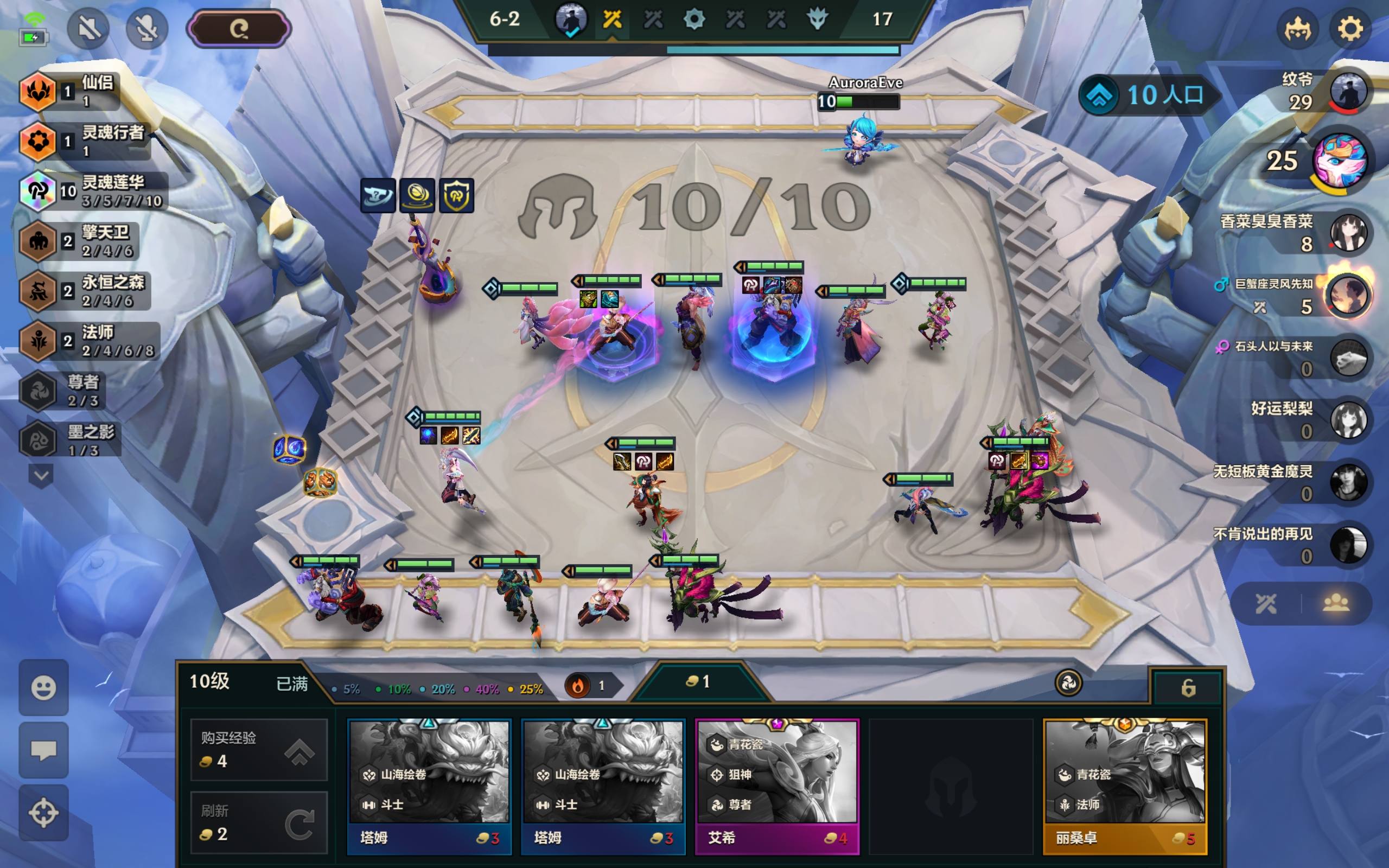Viewport: 1389px width, 868px height.
Task: Expand the traits list down arrow
Action: pyautogui.click(x=41, y=475)
